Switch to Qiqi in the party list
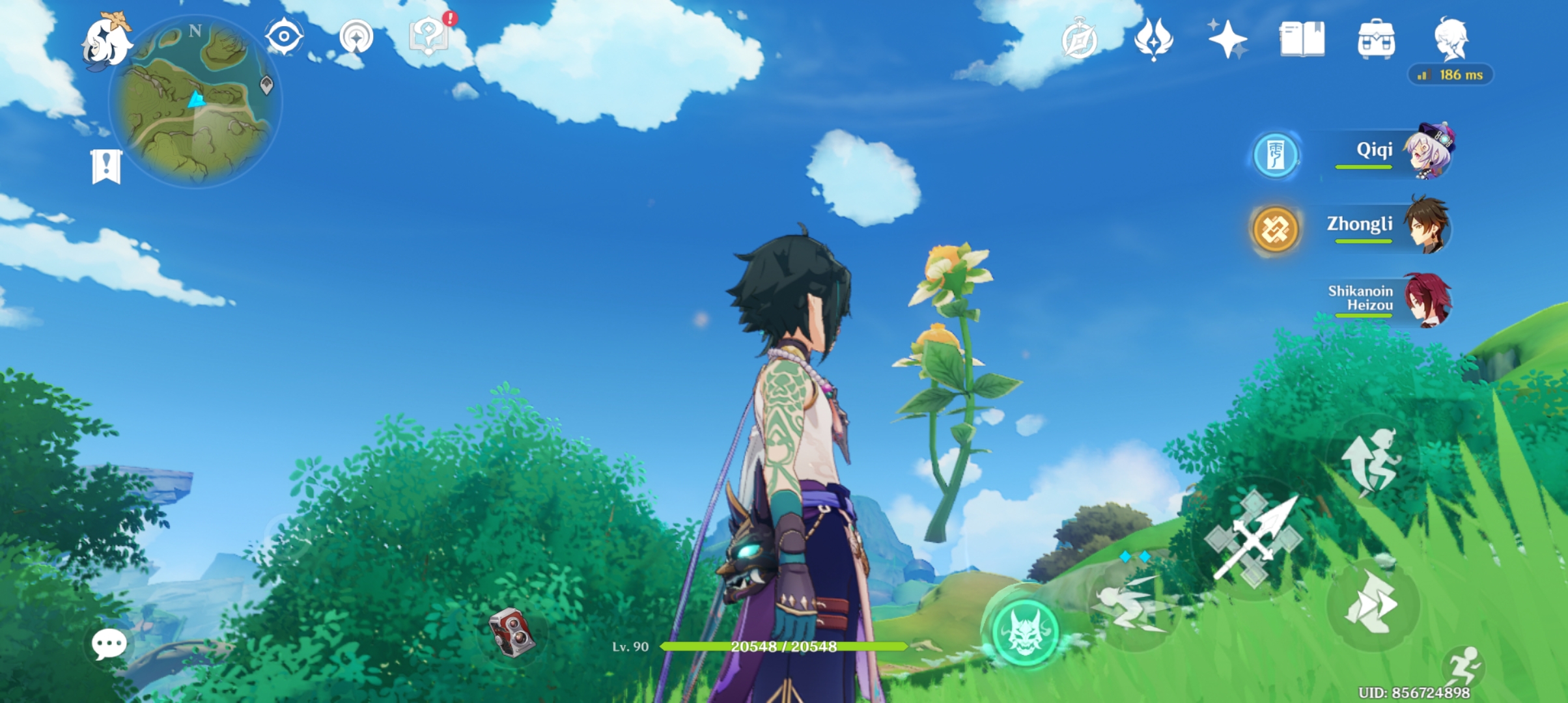The image size is (1568, 703). coord(1432,151)
